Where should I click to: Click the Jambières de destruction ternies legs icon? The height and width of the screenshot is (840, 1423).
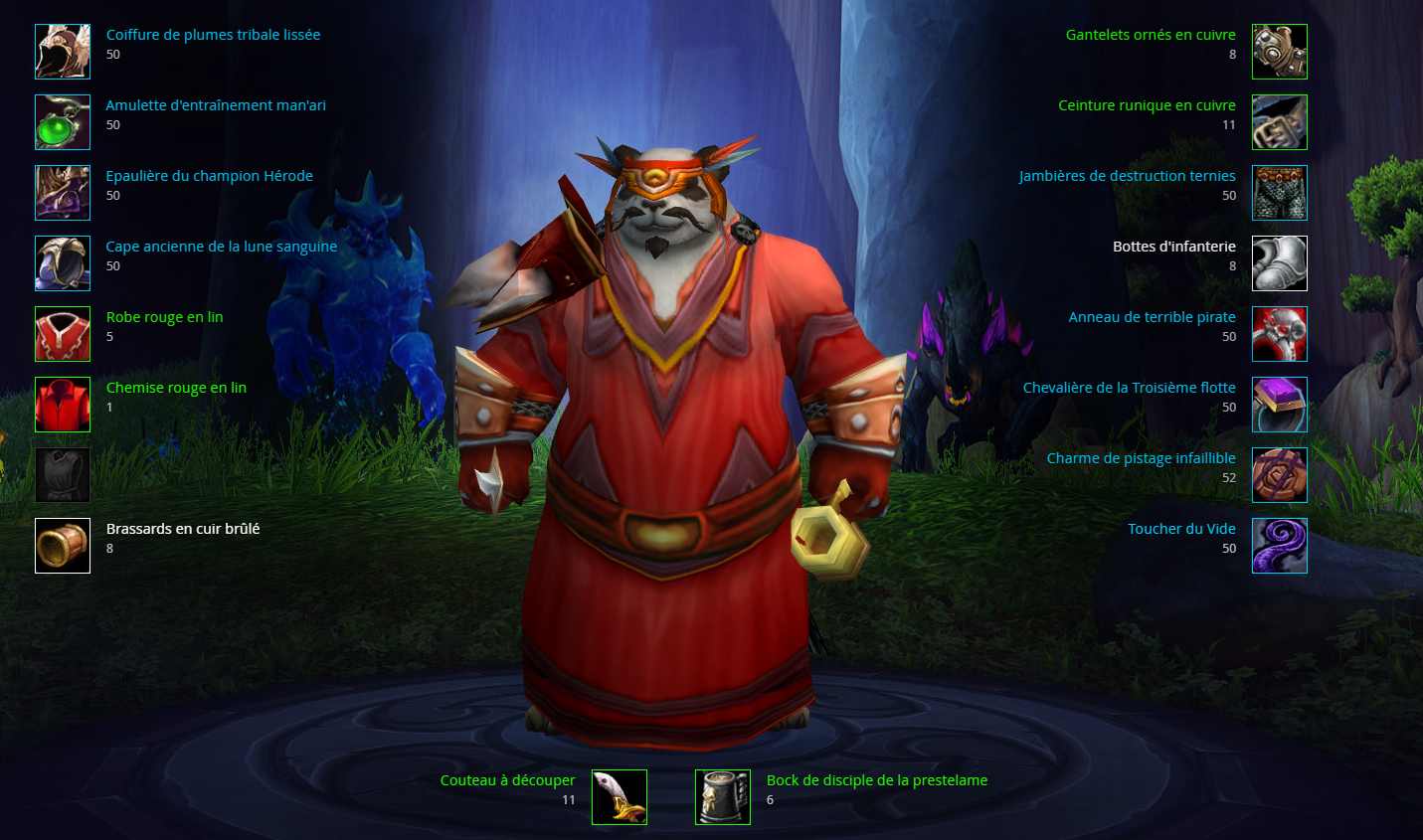tap(1280, 192)
